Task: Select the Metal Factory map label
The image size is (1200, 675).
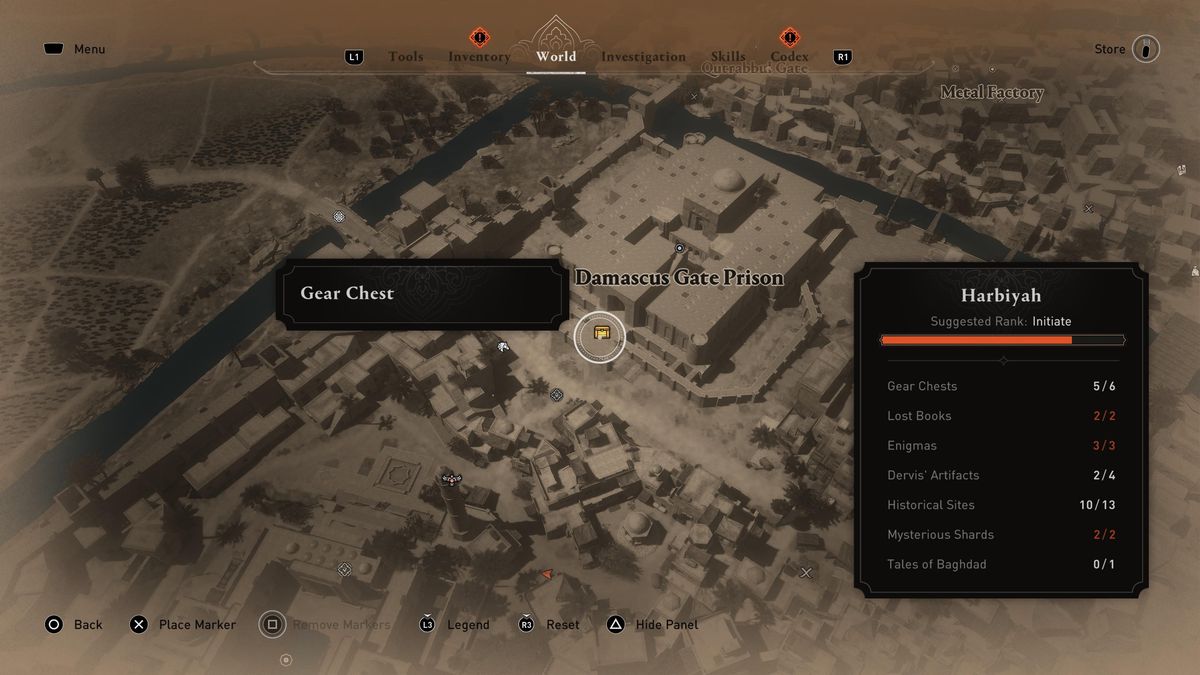Action: pos(991,93)
